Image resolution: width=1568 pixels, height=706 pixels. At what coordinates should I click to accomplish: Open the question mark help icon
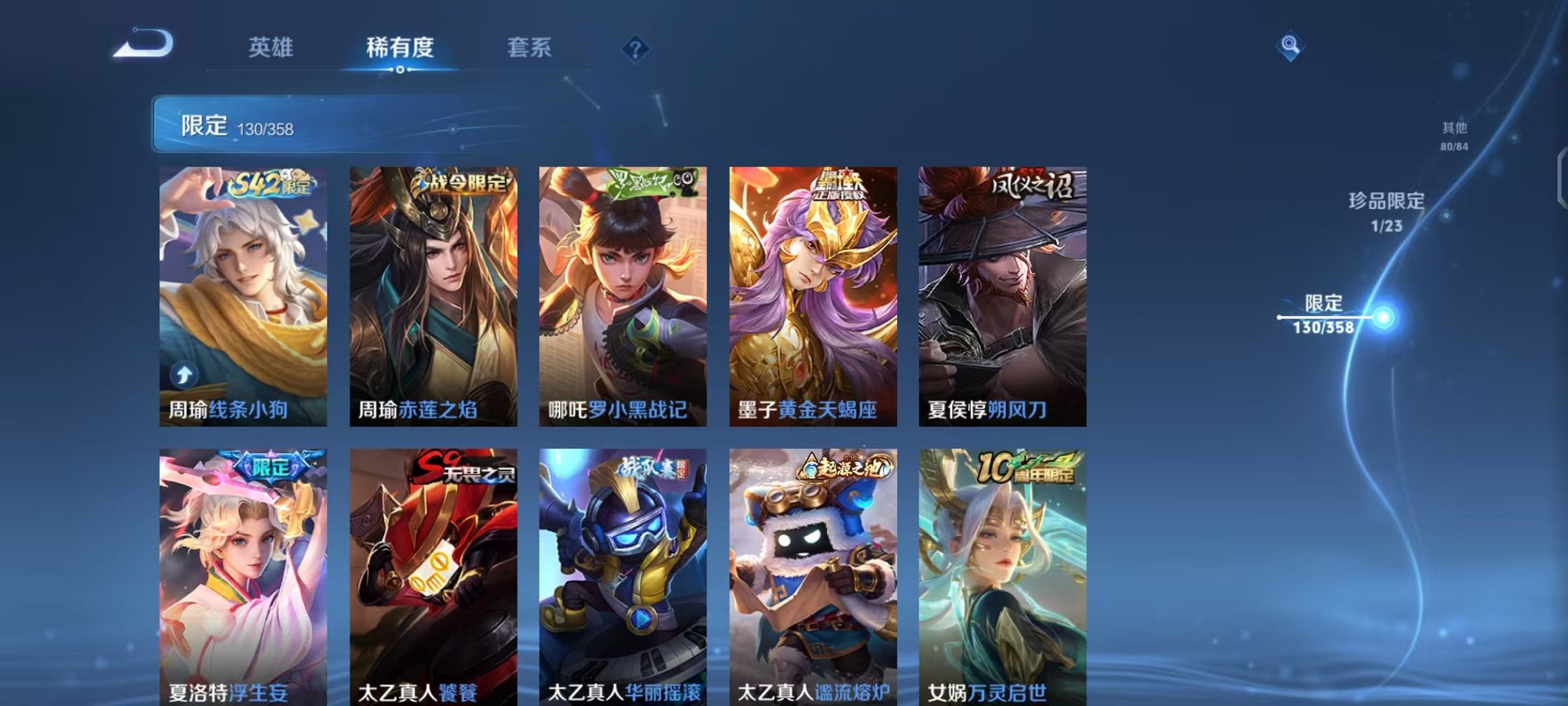point(633,49)
